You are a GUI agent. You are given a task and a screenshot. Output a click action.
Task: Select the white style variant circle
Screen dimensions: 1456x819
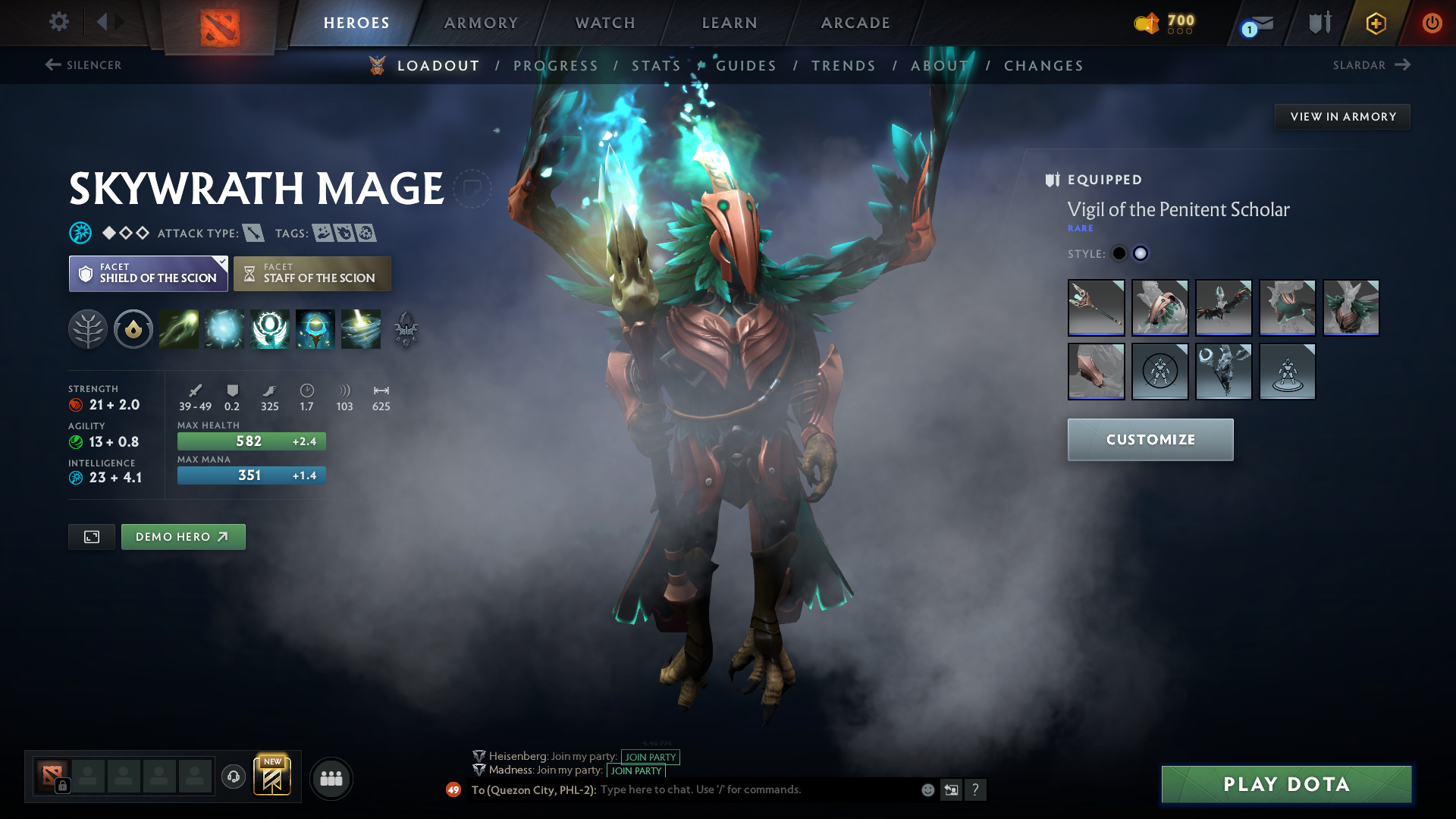[x=1141, y=253]
